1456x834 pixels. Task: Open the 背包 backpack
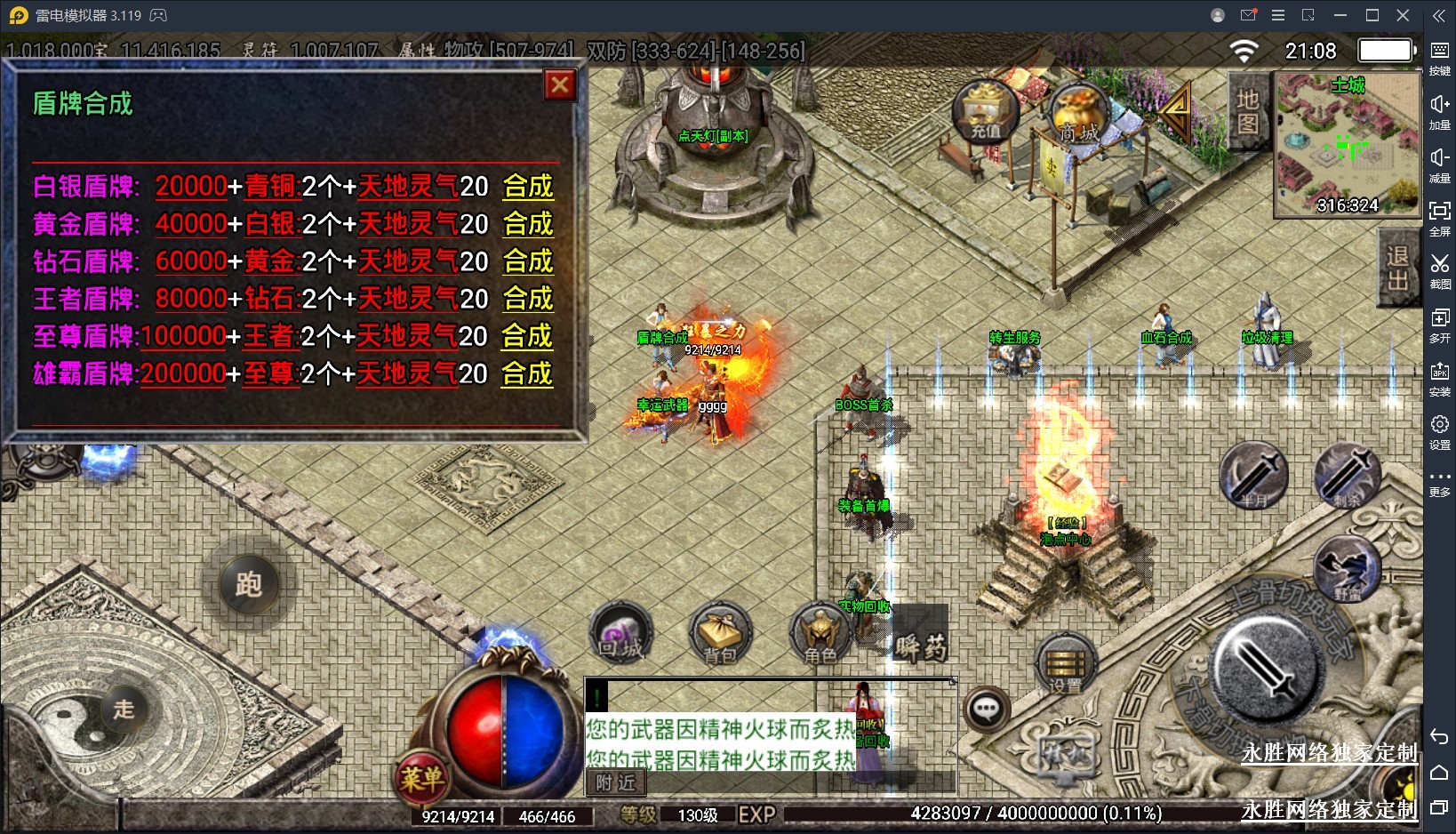coord(720,634)
